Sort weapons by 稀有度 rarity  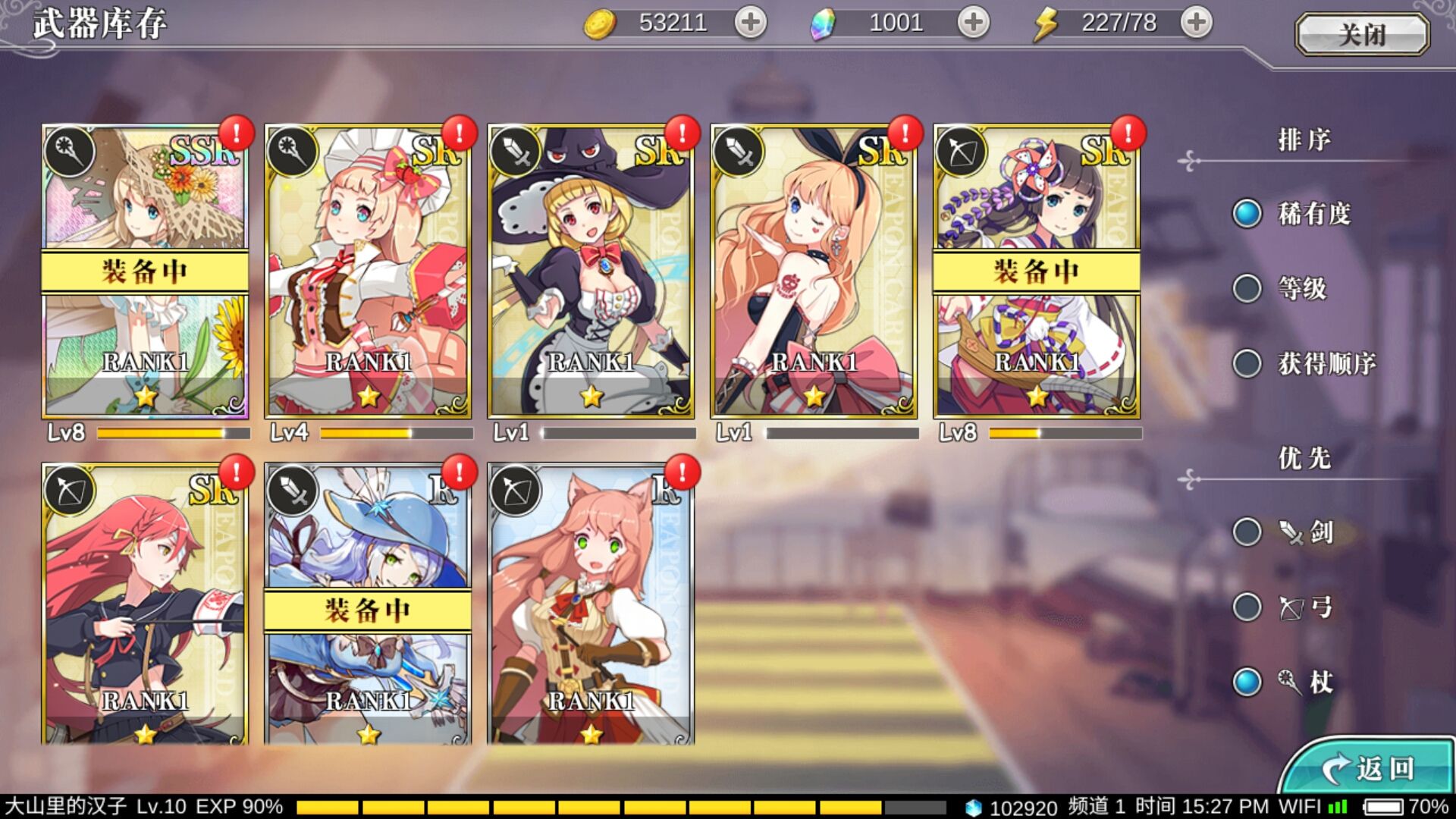1247,214
